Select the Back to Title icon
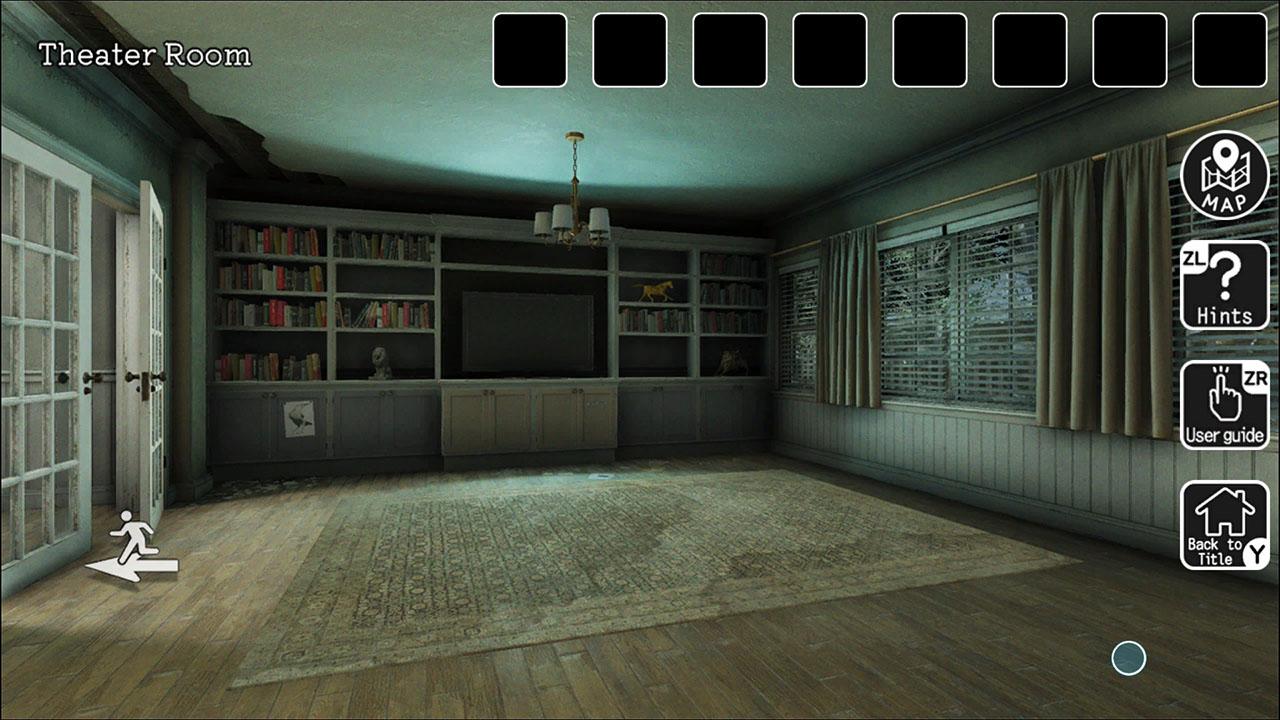 pyautogui.click(x=1222, y=522)
